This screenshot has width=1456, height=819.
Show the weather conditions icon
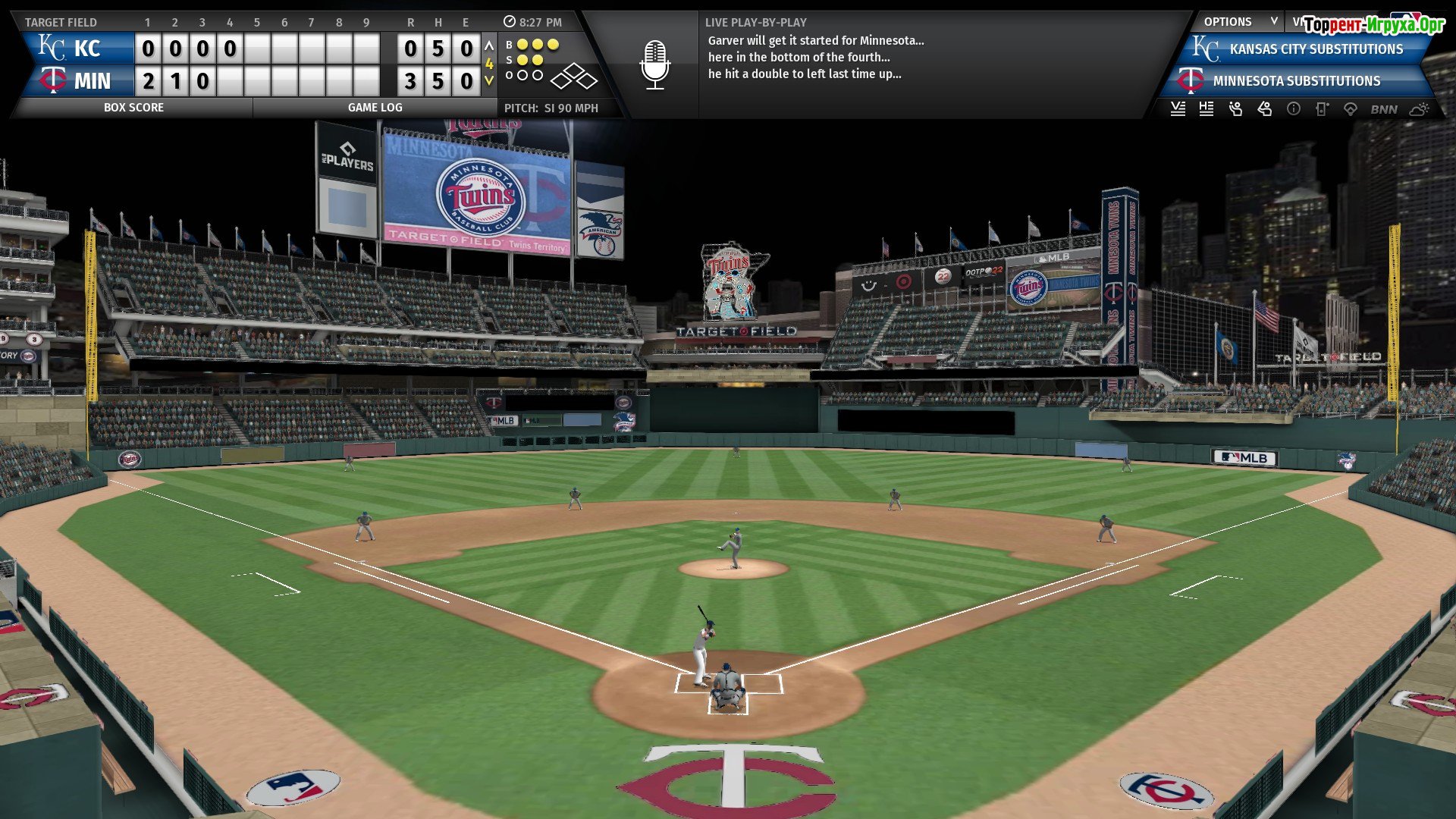1419,109
